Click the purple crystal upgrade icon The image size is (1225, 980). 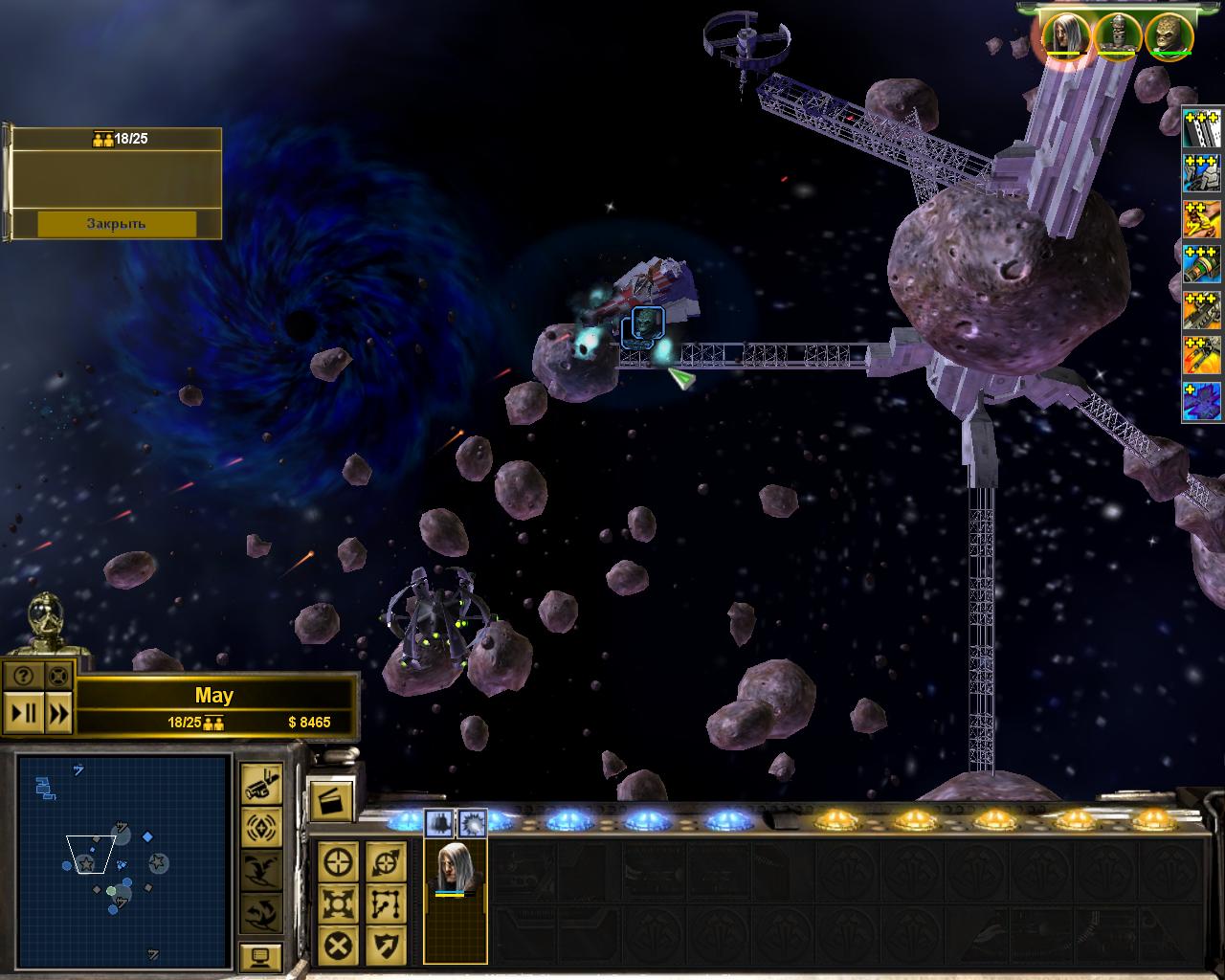pos(1202,401)
